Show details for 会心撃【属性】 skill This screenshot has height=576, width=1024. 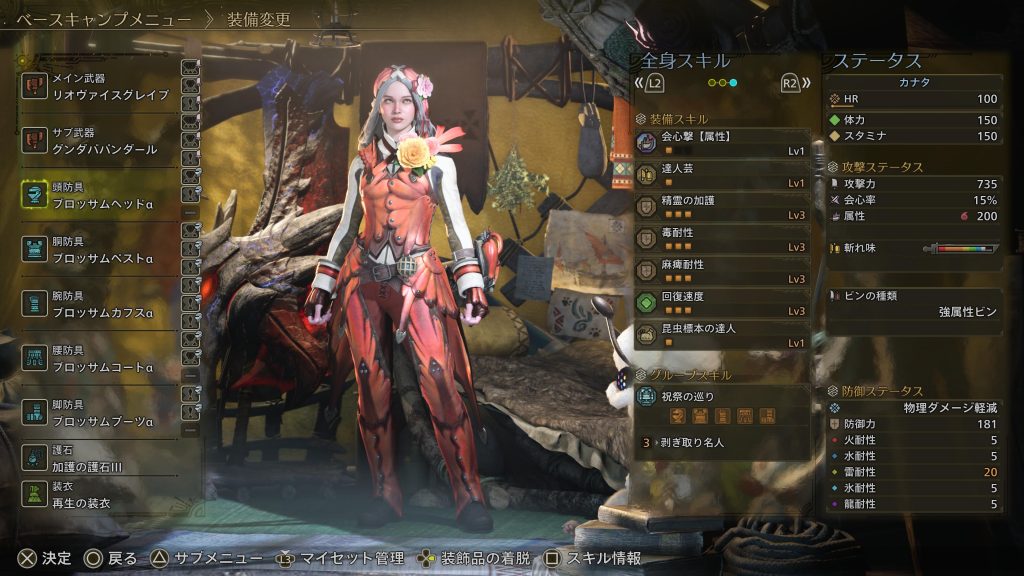[x=722, y=142]
